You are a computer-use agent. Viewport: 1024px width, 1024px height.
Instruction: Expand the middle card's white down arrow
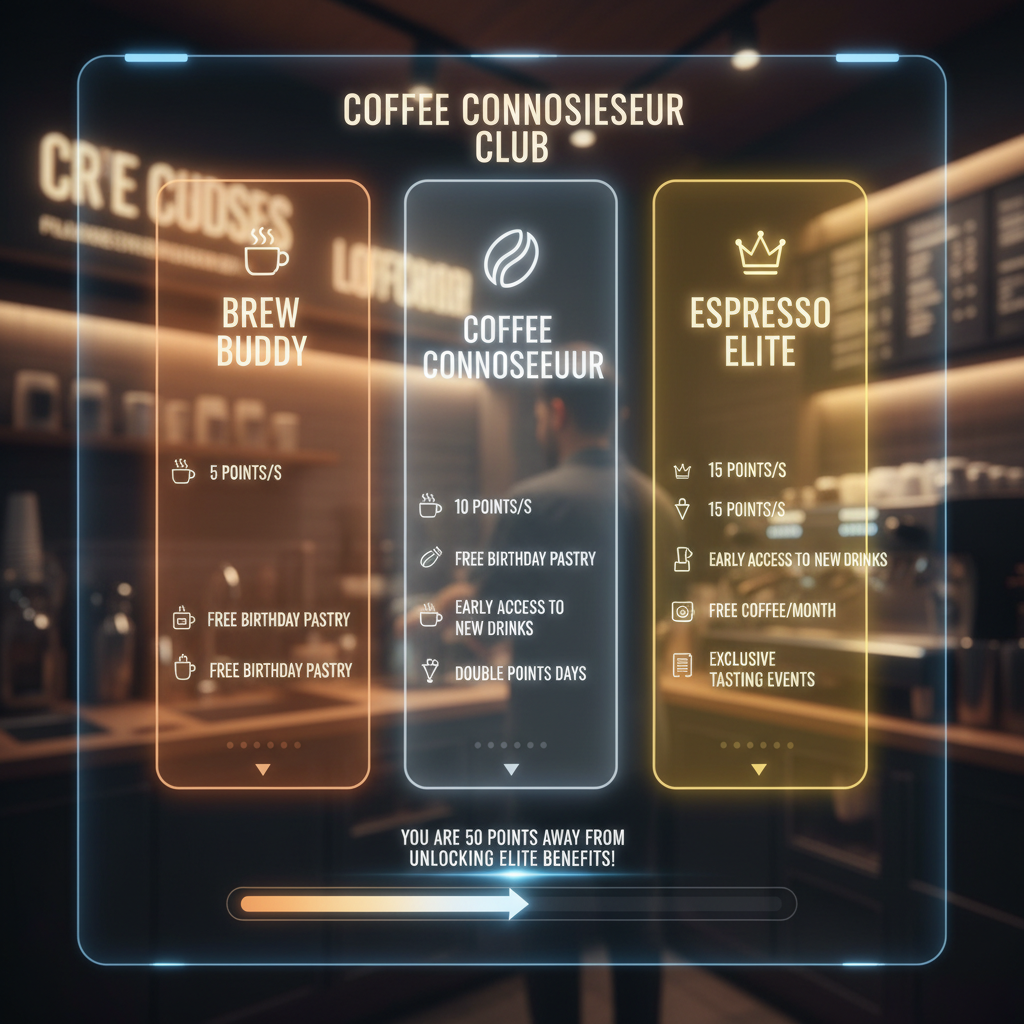(511, 769)
